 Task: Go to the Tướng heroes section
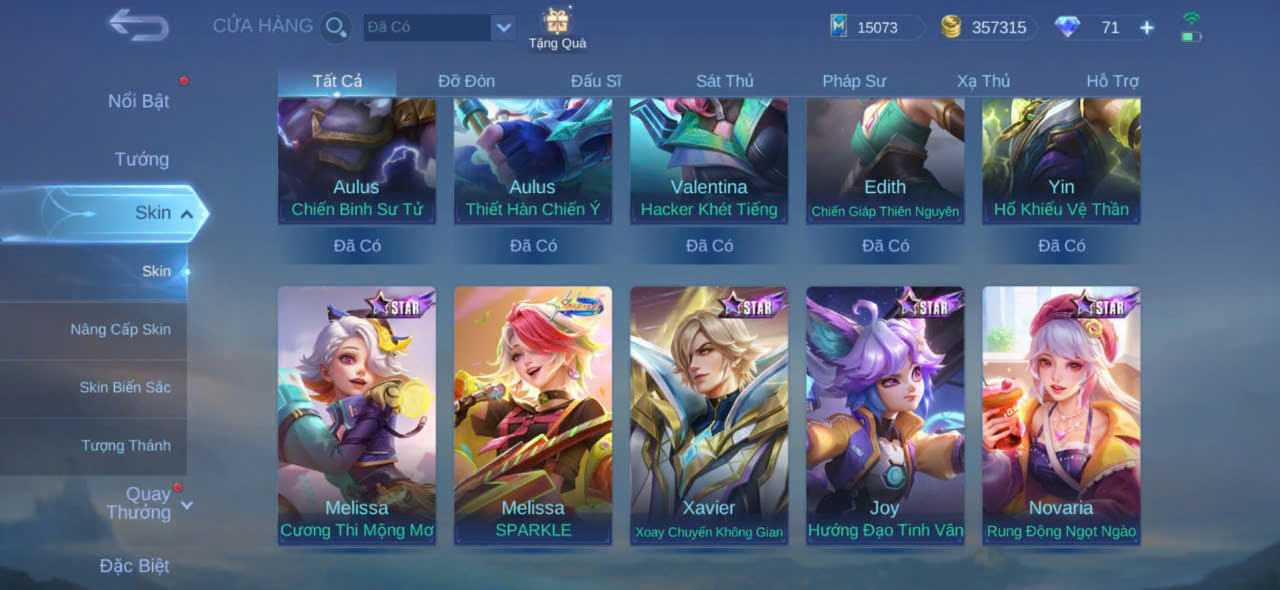point(141,159)
